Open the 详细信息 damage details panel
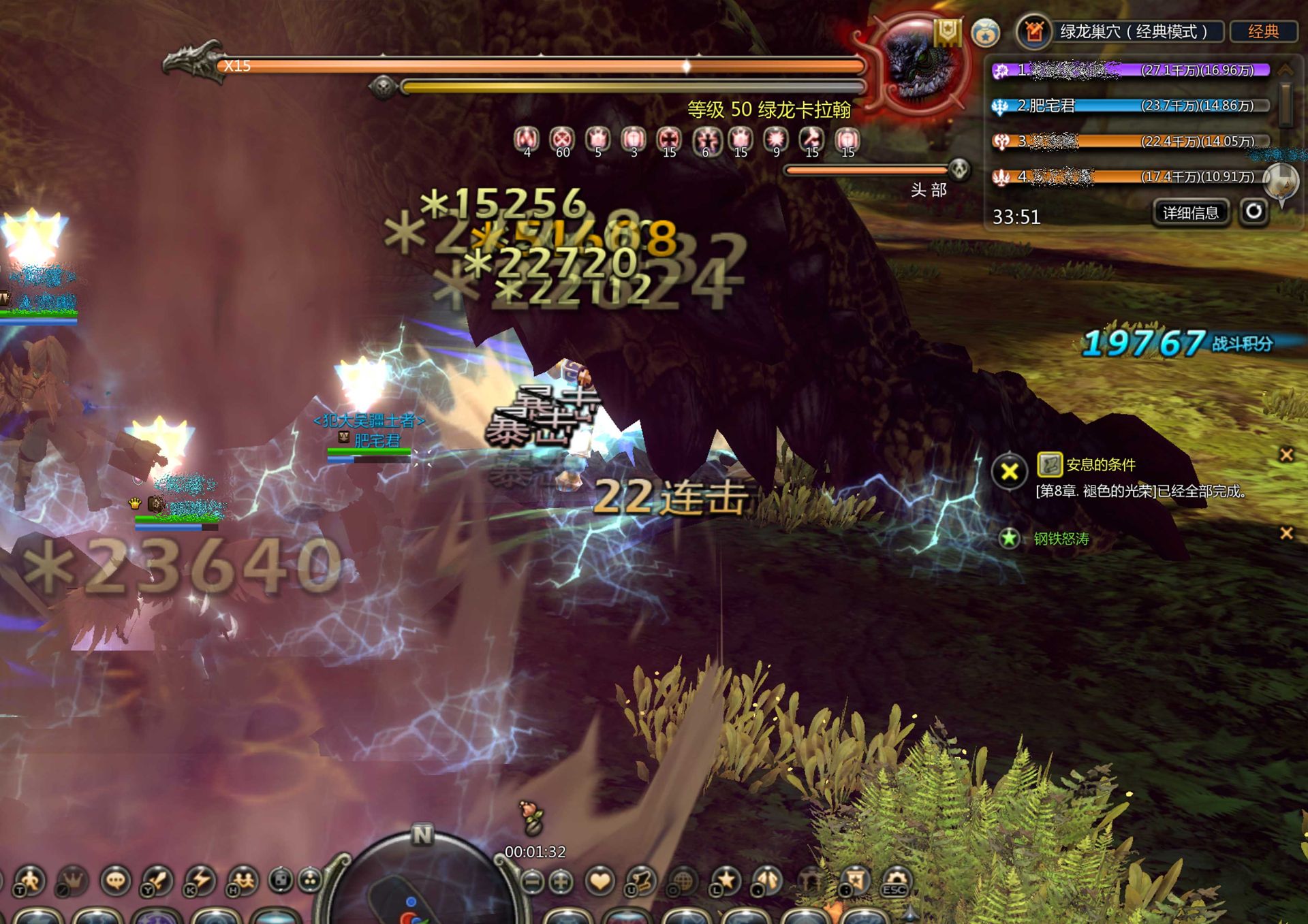1308x924 pixels. pos(1190,213)
